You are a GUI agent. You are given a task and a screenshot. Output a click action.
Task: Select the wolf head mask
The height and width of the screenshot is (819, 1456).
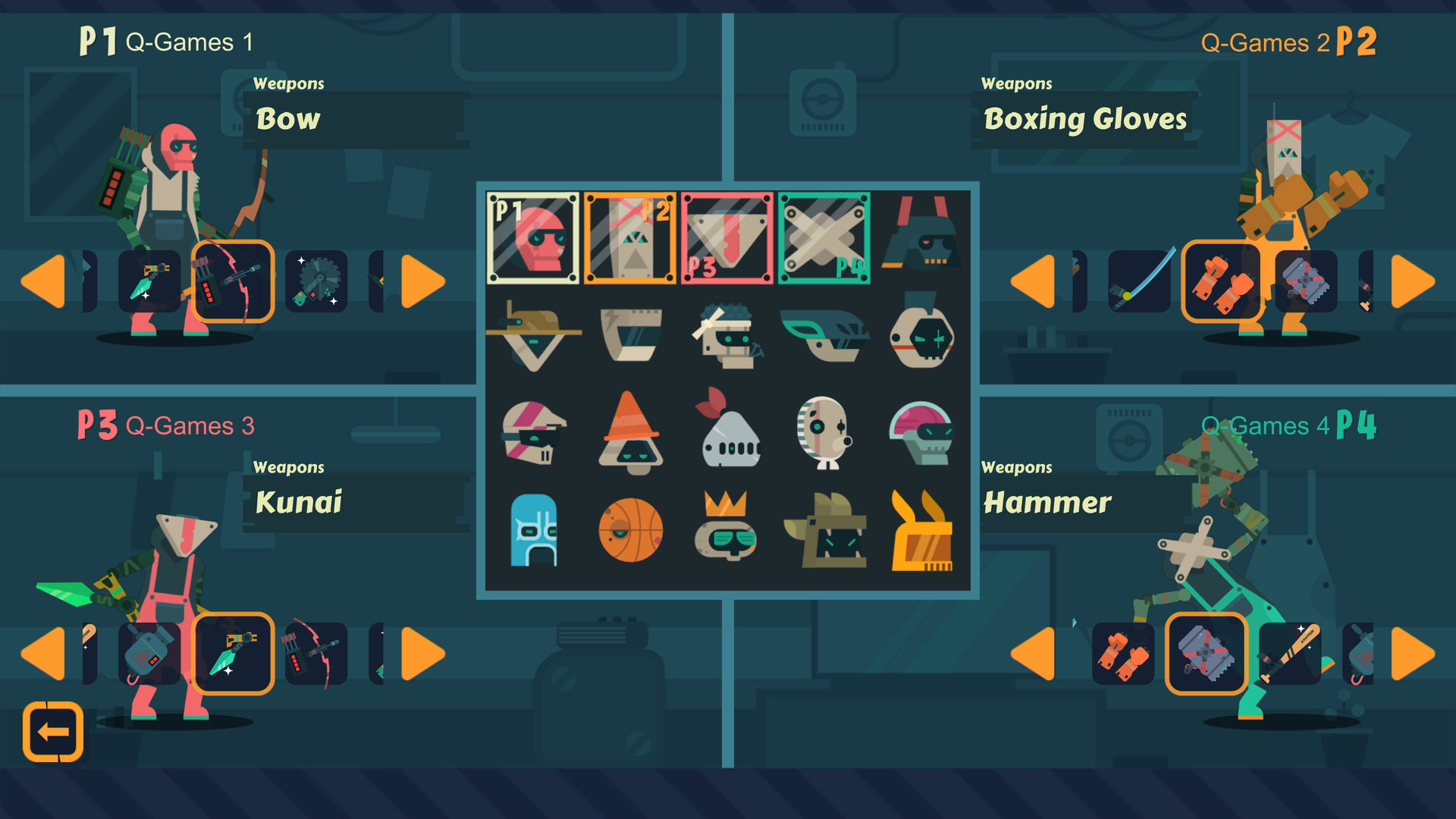pyautogui.click(x=827, y=531)
